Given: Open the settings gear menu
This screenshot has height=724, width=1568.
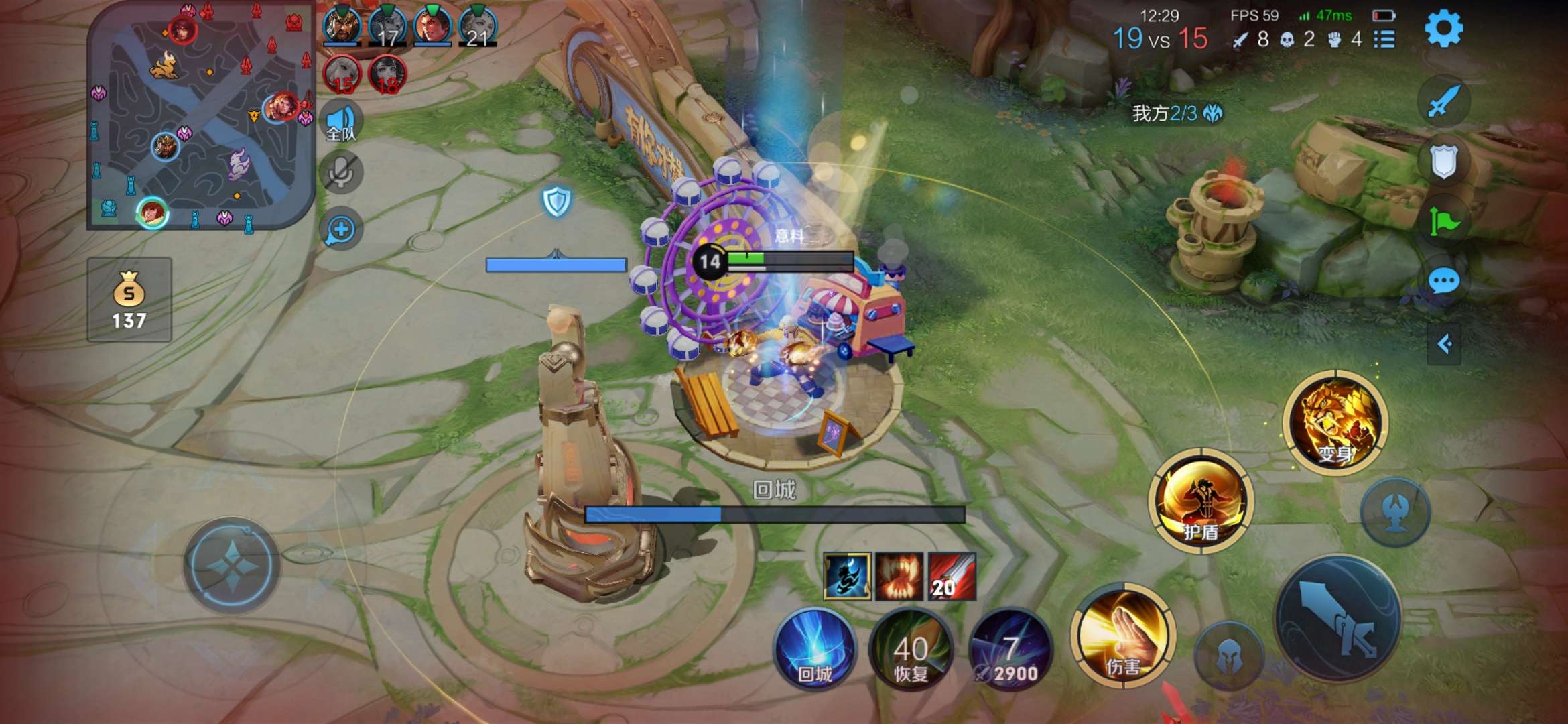Looking at the screenshot, I should click(x=1443, y=29).
